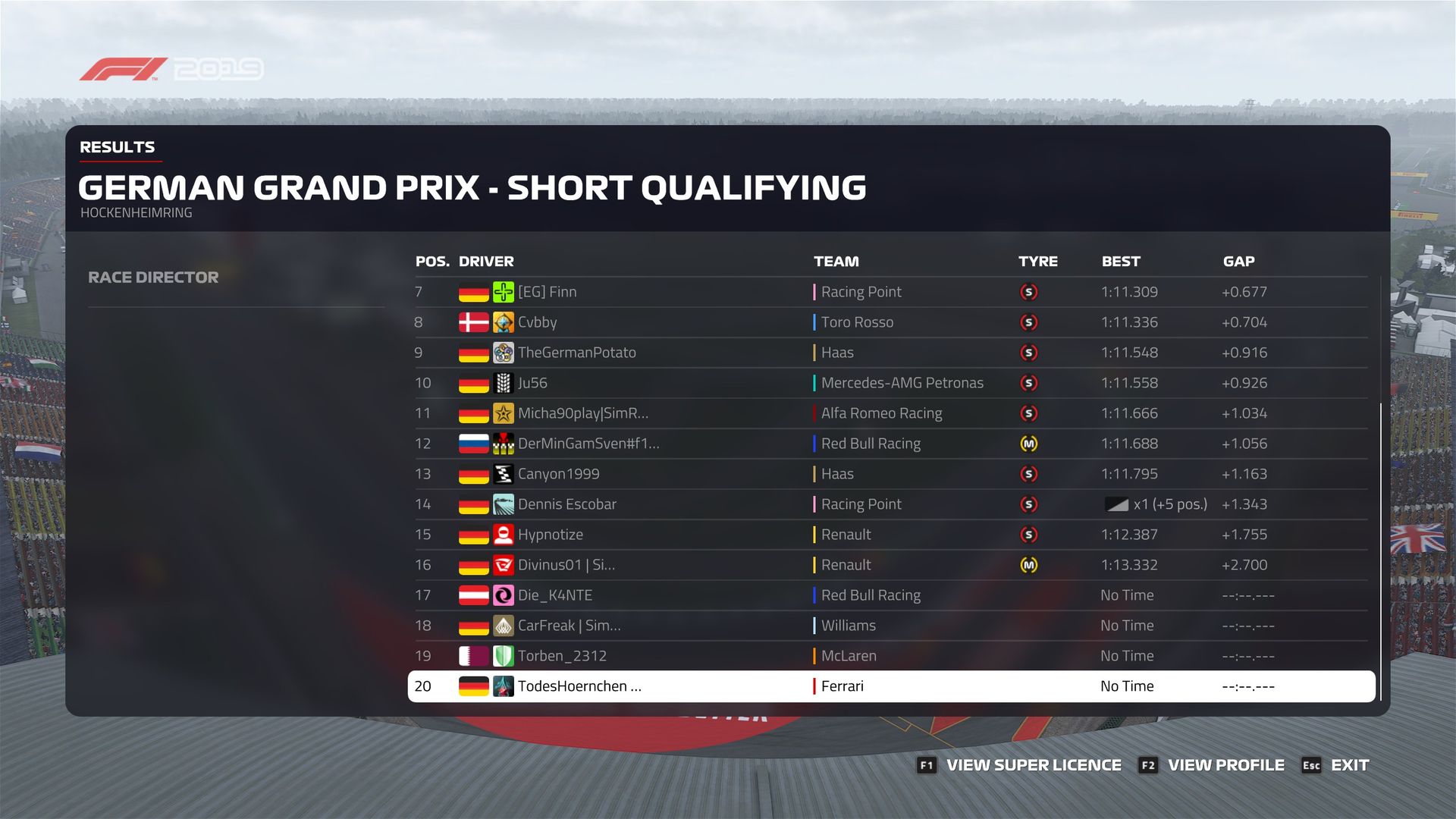Select Dennis Escobar's penalty row
The image size is (1456, 819).
tap(566, 504)
